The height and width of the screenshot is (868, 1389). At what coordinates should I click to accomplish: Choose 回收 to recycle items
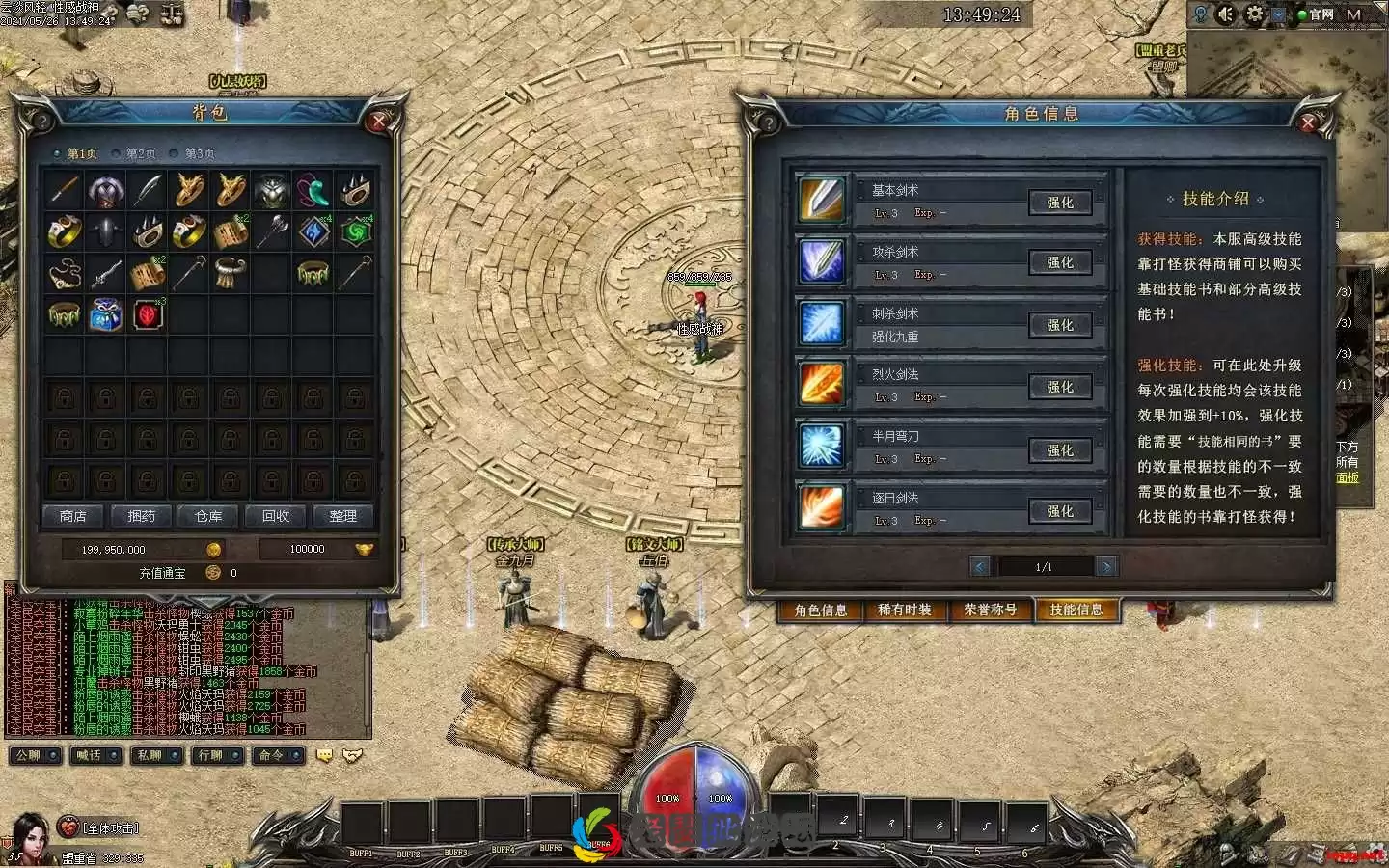(x=276, y=516)
